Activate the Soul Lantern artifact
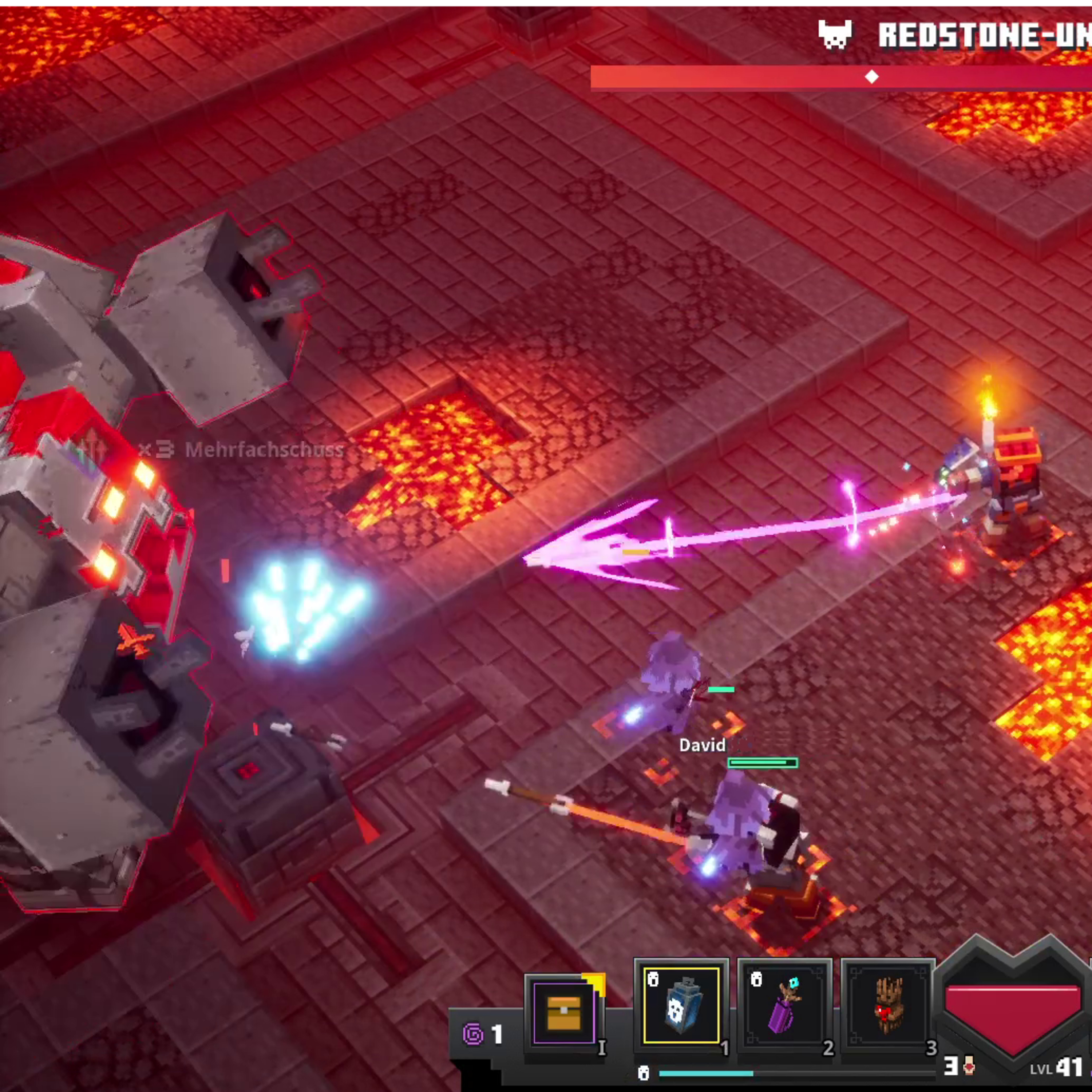Screen dimensions: 1092x1092 (681, 1004)
